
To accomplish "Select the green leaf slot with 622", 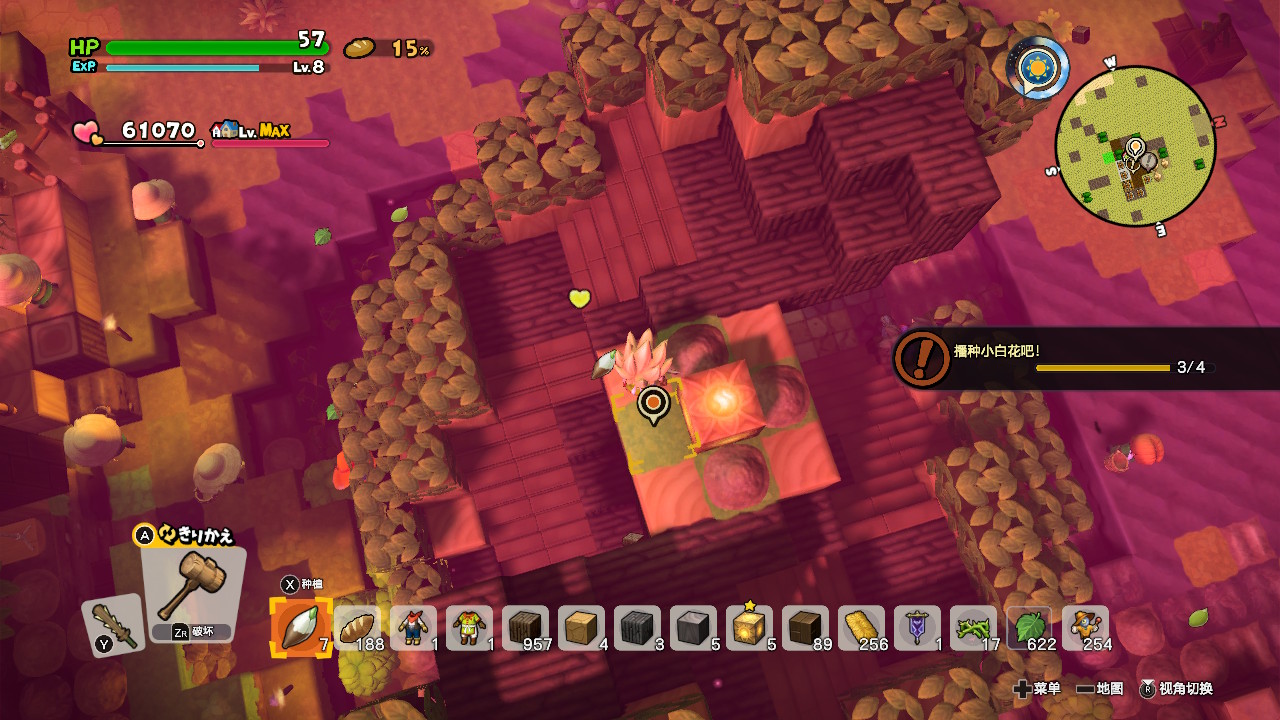I will coord(1029,628).
